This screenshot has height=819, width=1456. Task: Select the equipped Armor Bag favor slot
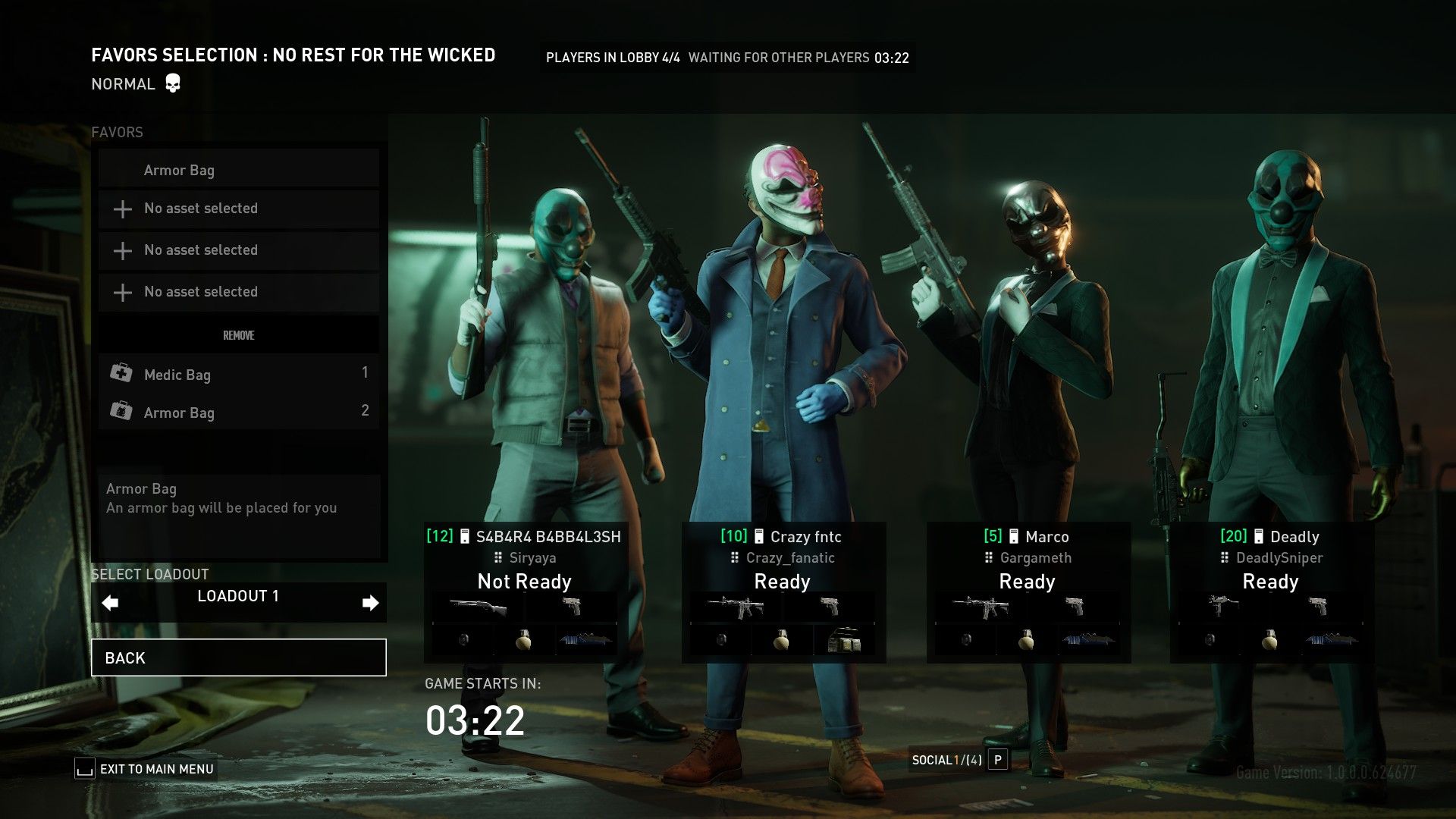(x=238, y=170)
